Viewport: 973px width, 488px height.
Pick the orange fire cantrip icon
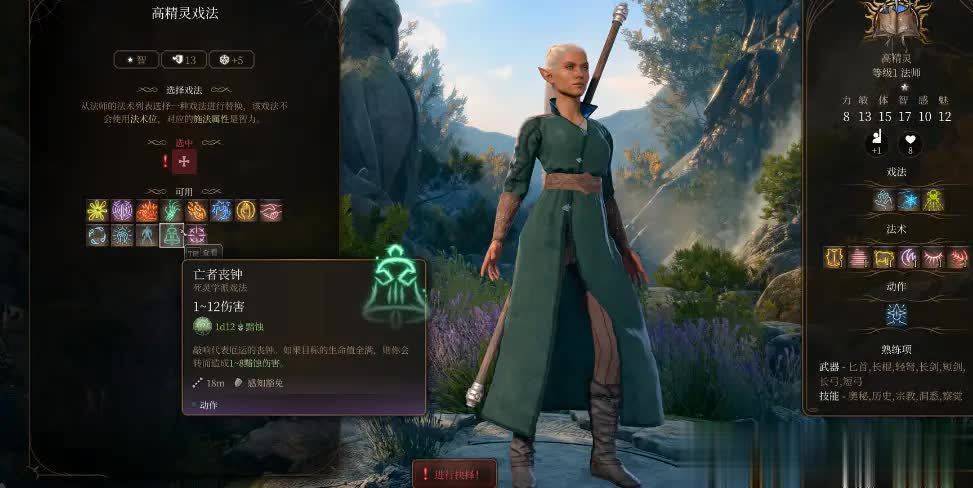[147, 210]
